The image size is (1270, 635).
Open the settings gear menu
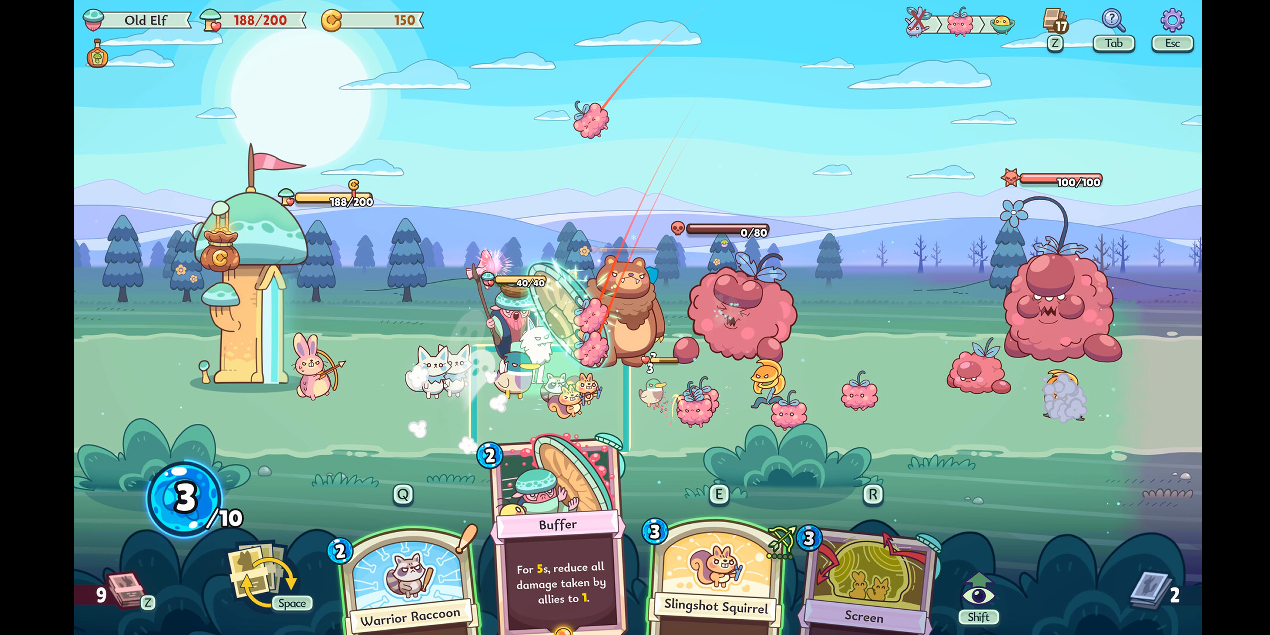point(1172,20)
